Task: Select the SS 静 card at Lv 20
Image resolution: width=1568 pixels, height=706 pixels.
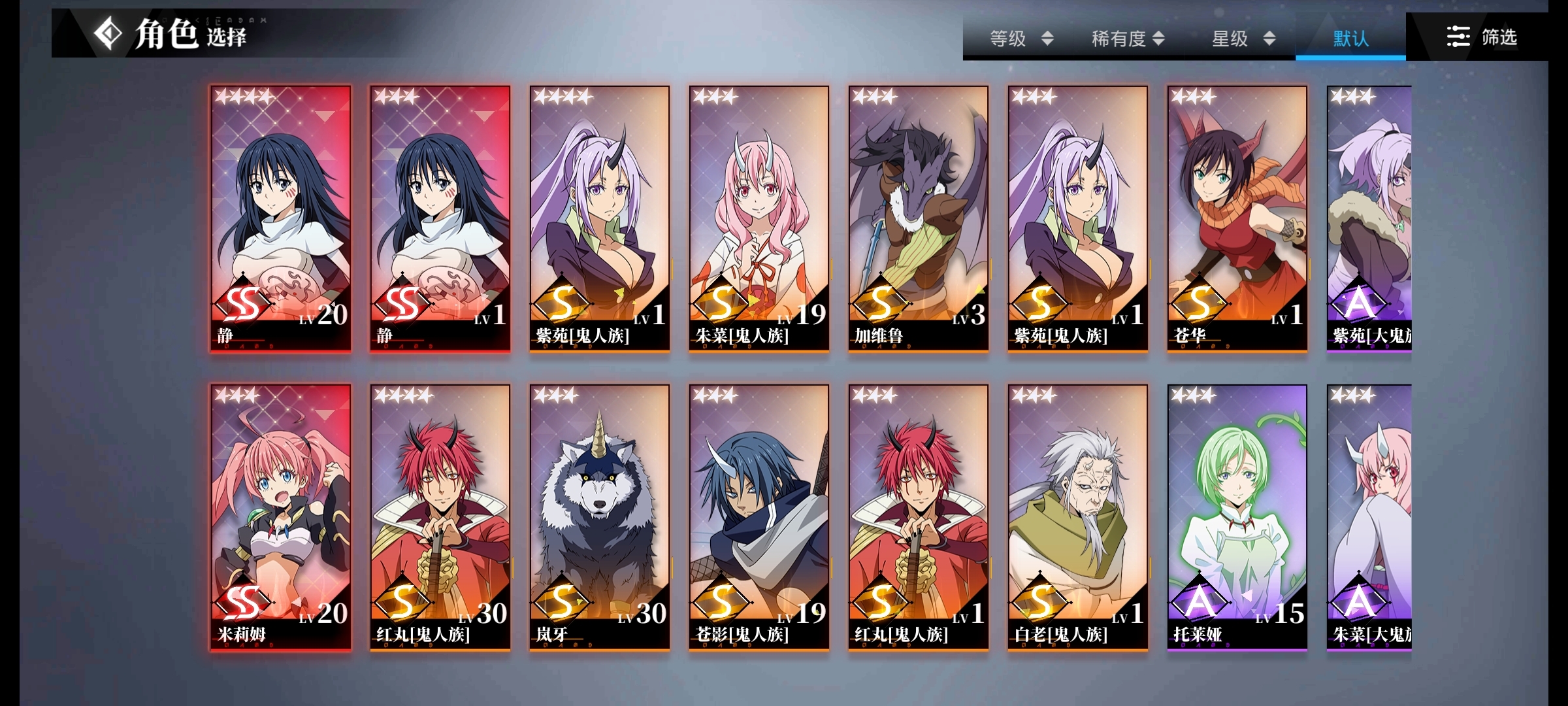Action: click(281, 218)
